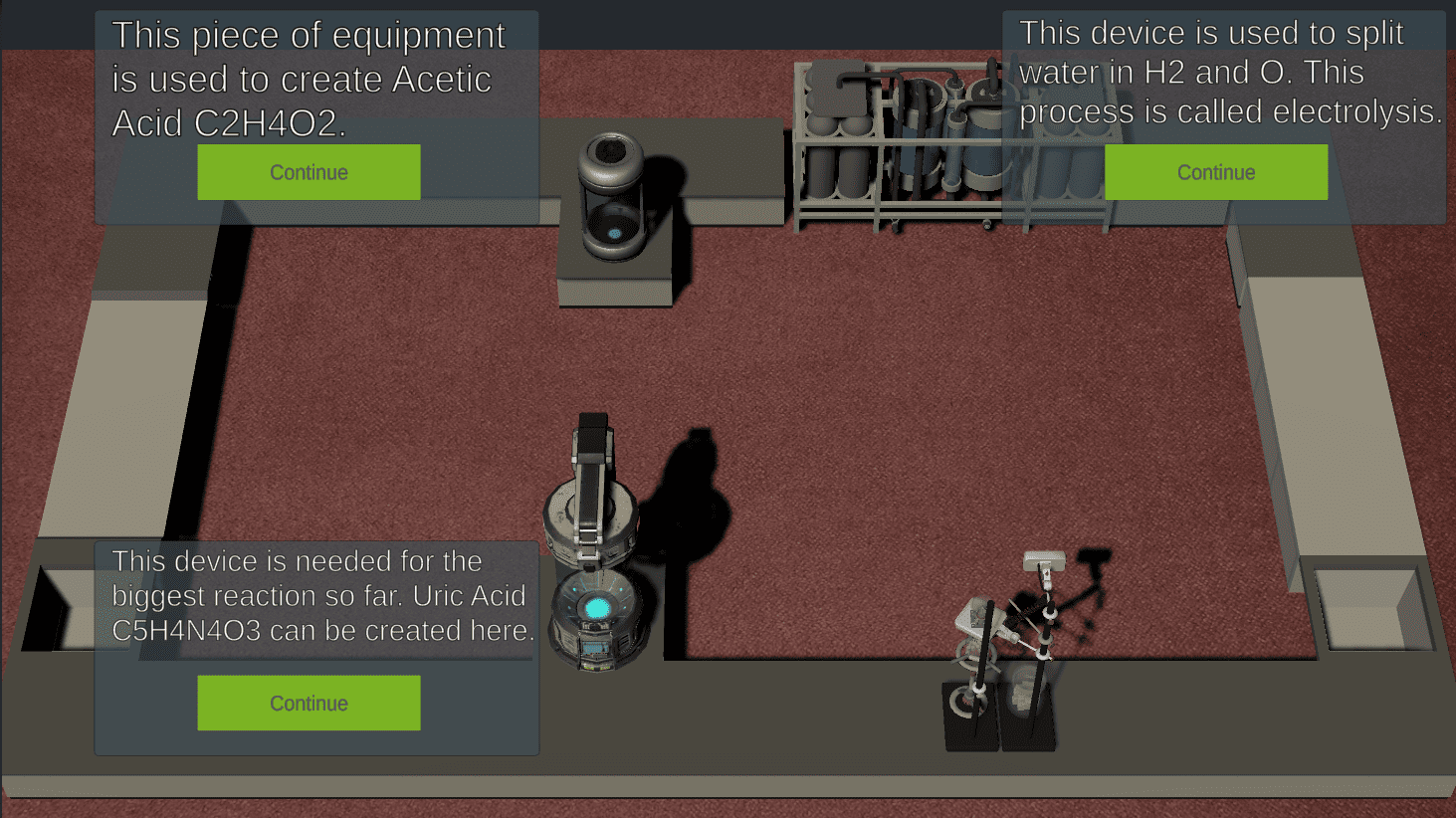This screenshot has width=1456, height=818.
Task: Click Continue on the electrolysis tooltip
Action: coord(1215,171)
